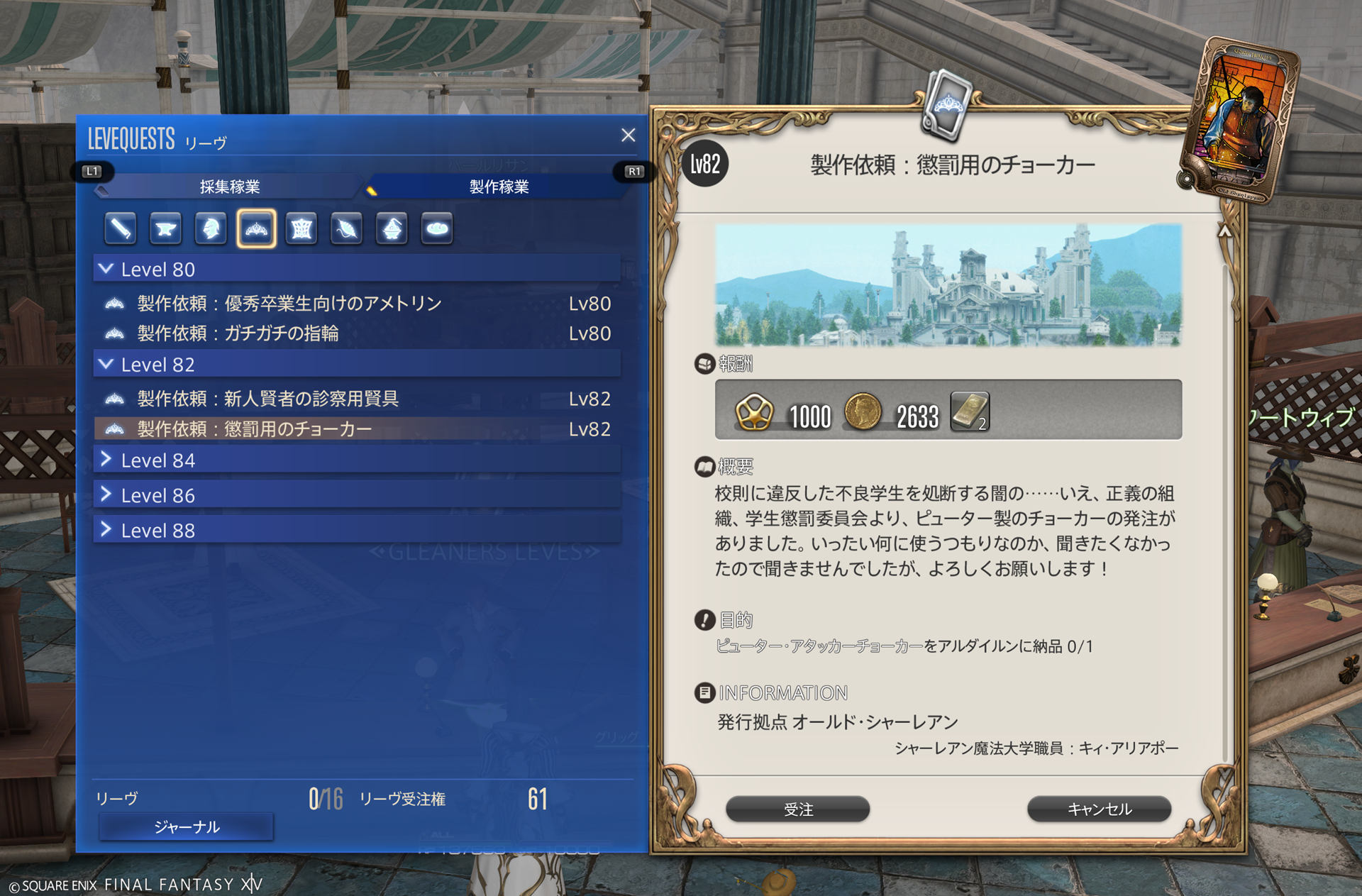
Task: Select the highlighted Goldsmith class icon
Action: [256, 228]
